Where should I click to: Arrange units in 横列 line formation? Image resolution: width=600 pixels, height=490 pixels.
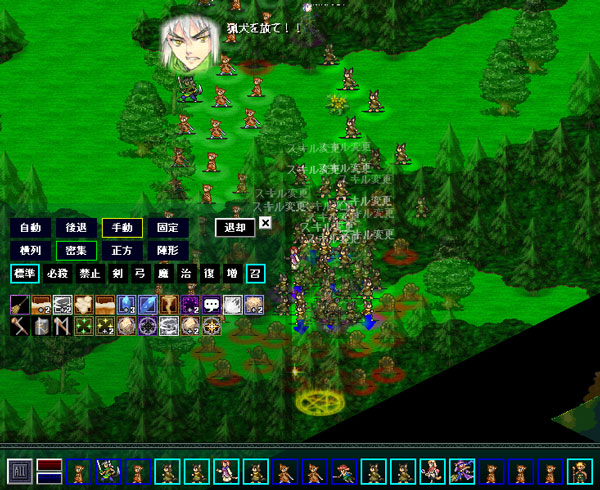pyautogui.click(x=29, y=250)
